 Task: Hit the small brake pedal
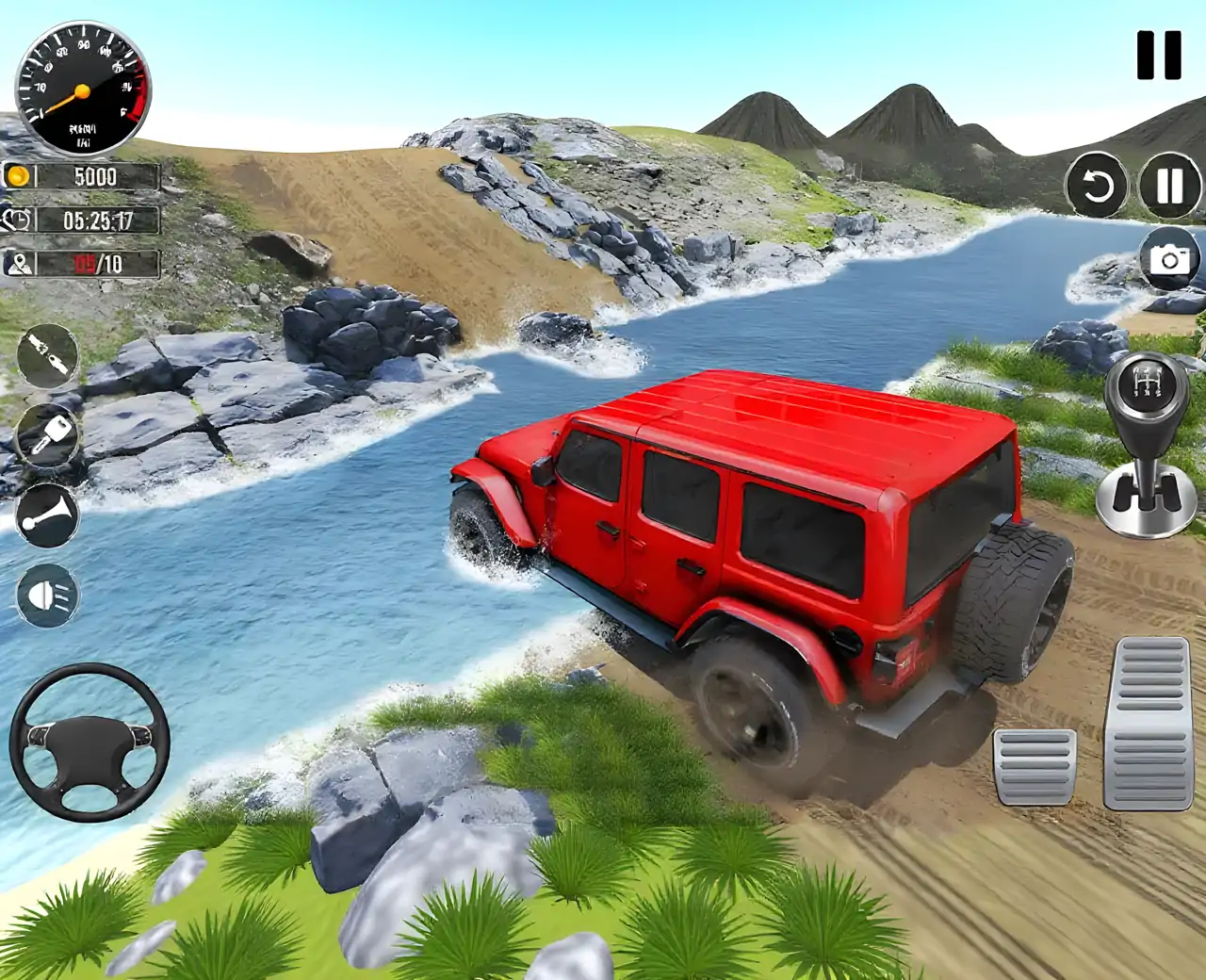(1035, 766)
